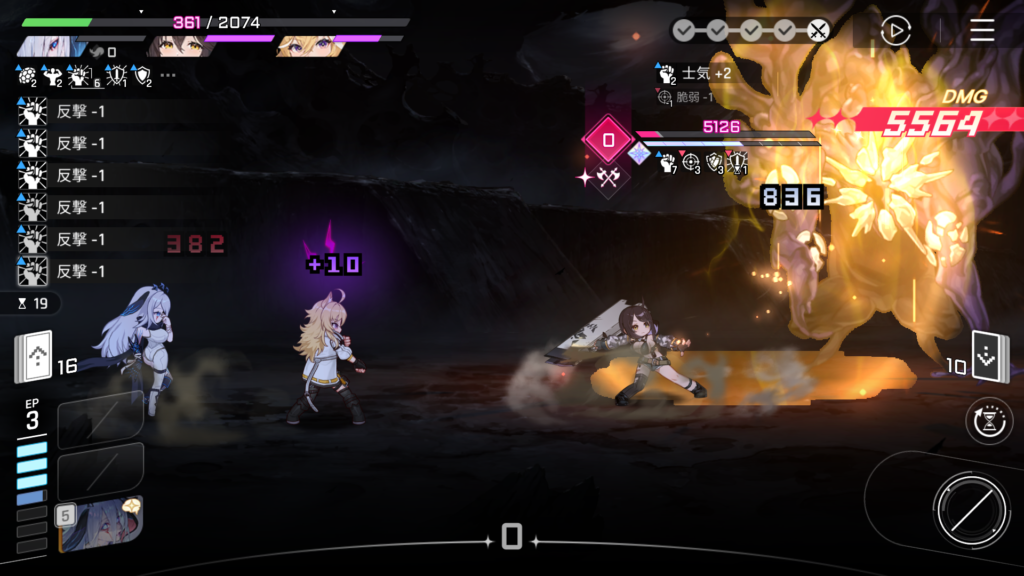Select the blonde character portrait

point(302,44)
